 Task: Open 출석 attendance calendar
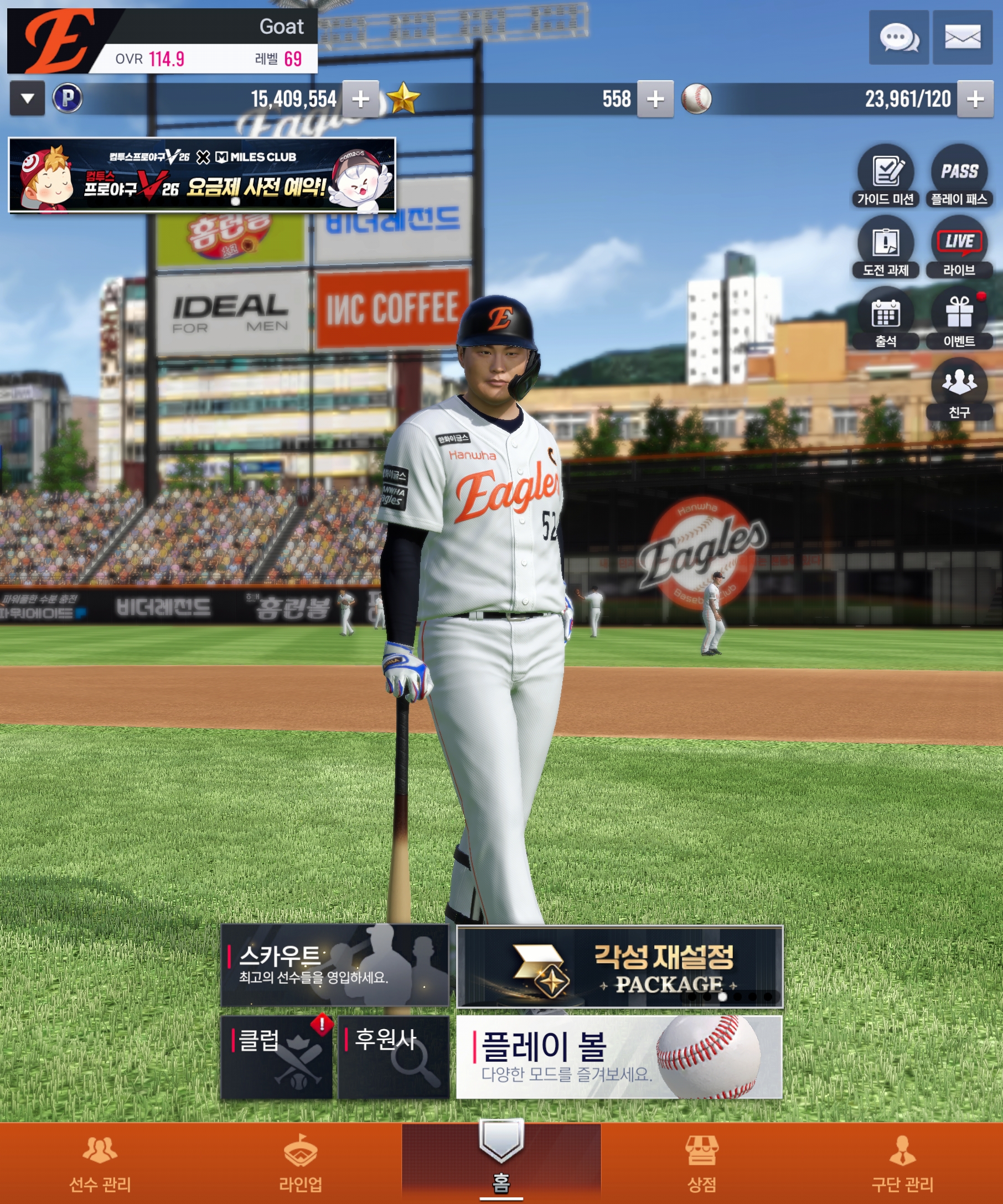click(885, 318)
